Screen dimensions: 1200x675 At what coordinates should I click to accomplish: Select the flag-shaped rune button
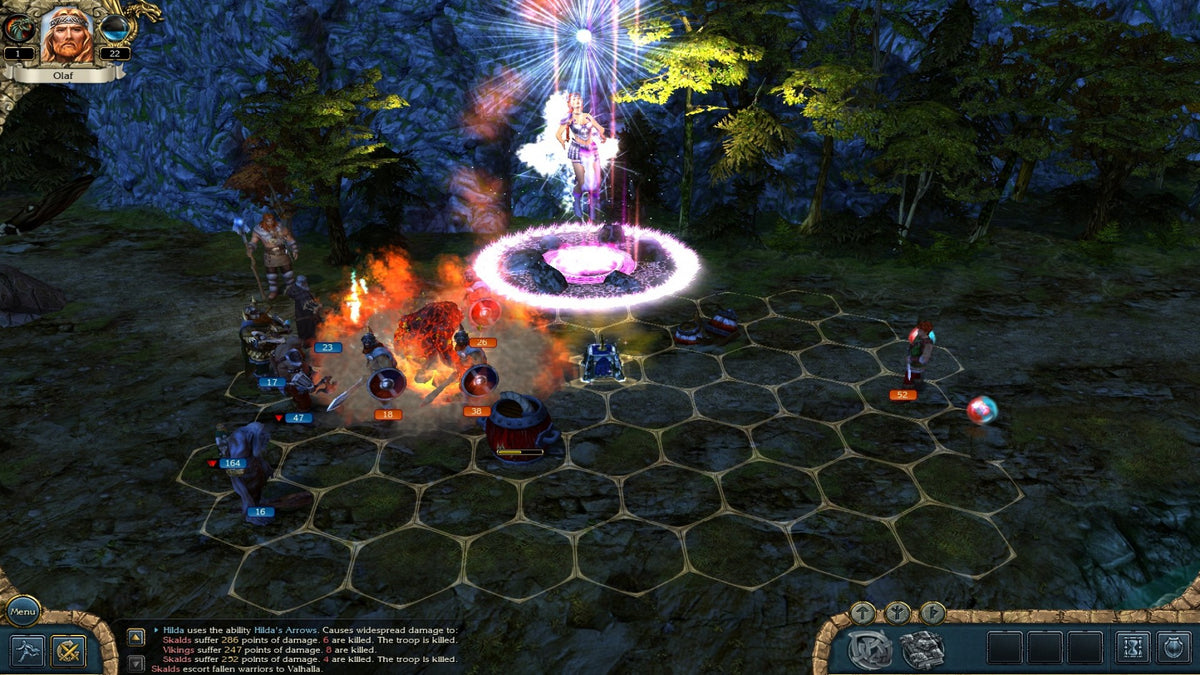(x=932, y=612)
